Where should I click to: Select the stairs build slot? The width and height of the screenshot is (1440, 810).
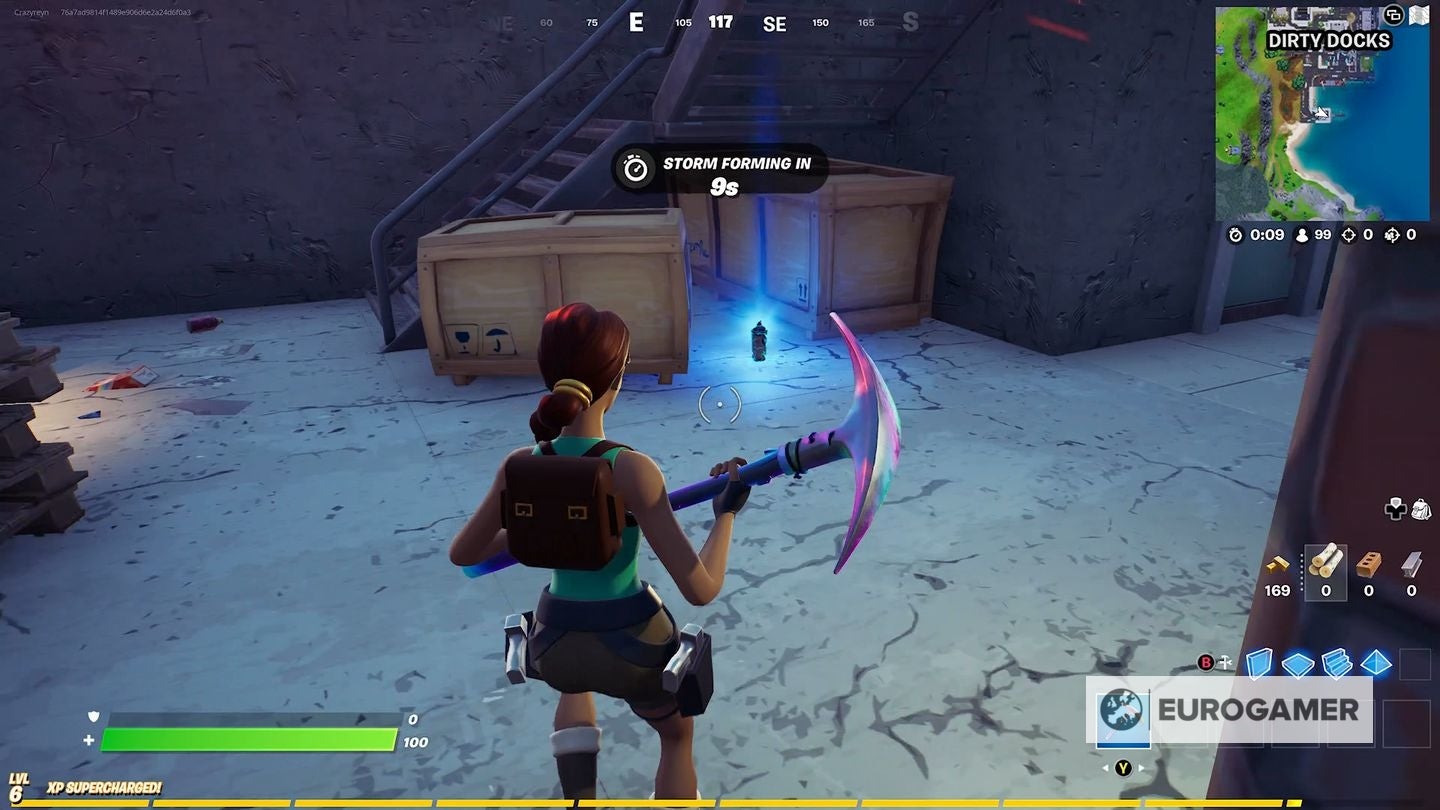[x=1337, y=662]
